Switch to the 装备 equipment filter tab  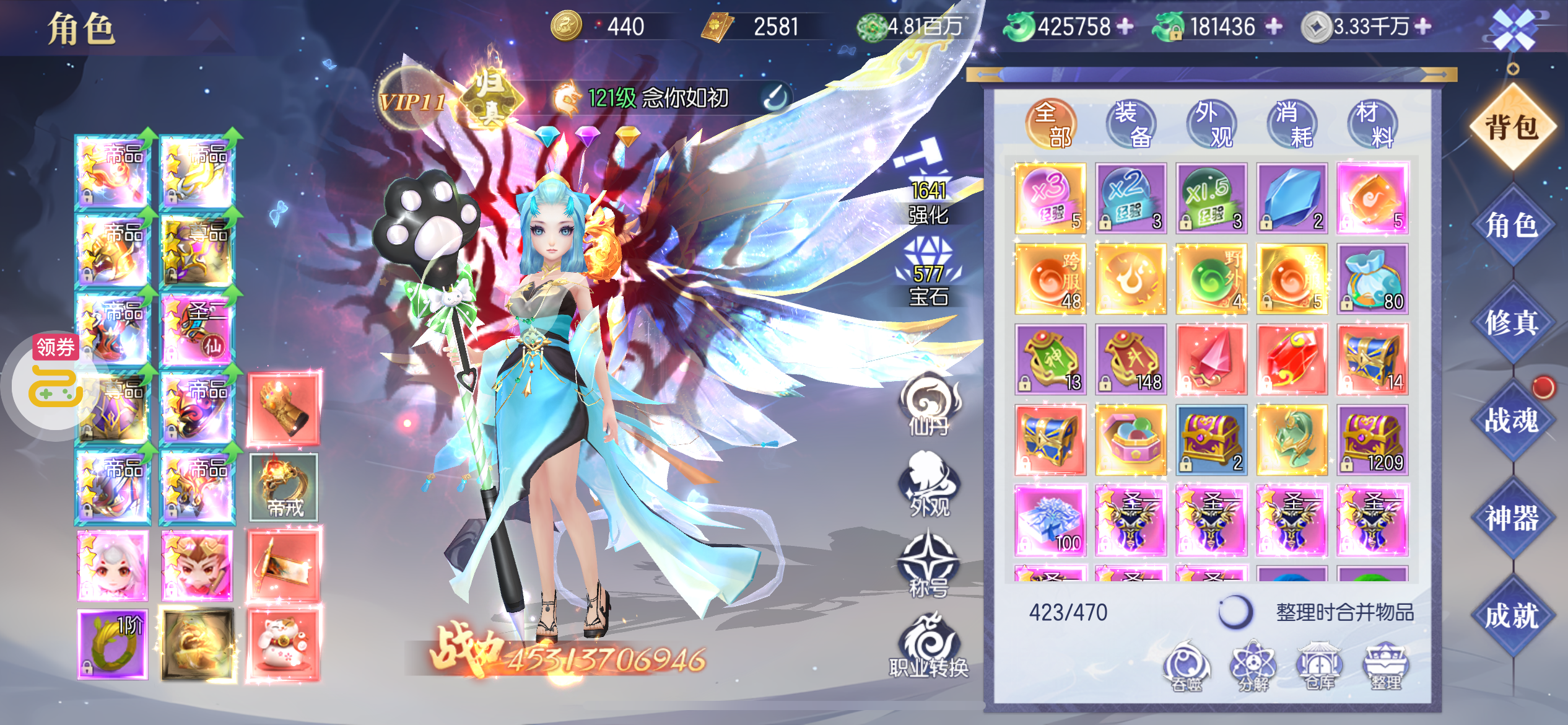point(1131,124)
